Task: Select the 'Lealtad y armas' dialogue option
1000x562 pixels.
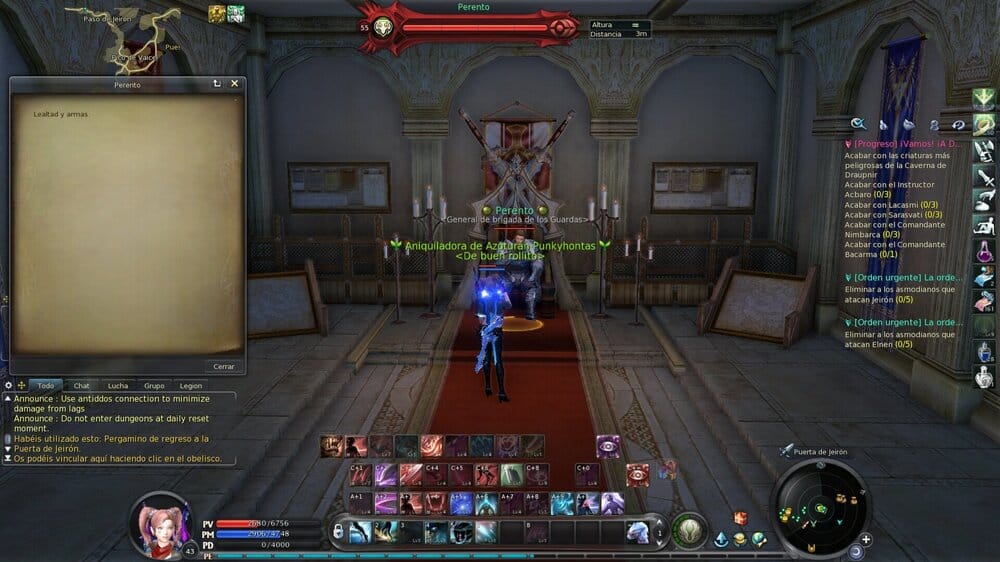Action: [x=61, y=114]
